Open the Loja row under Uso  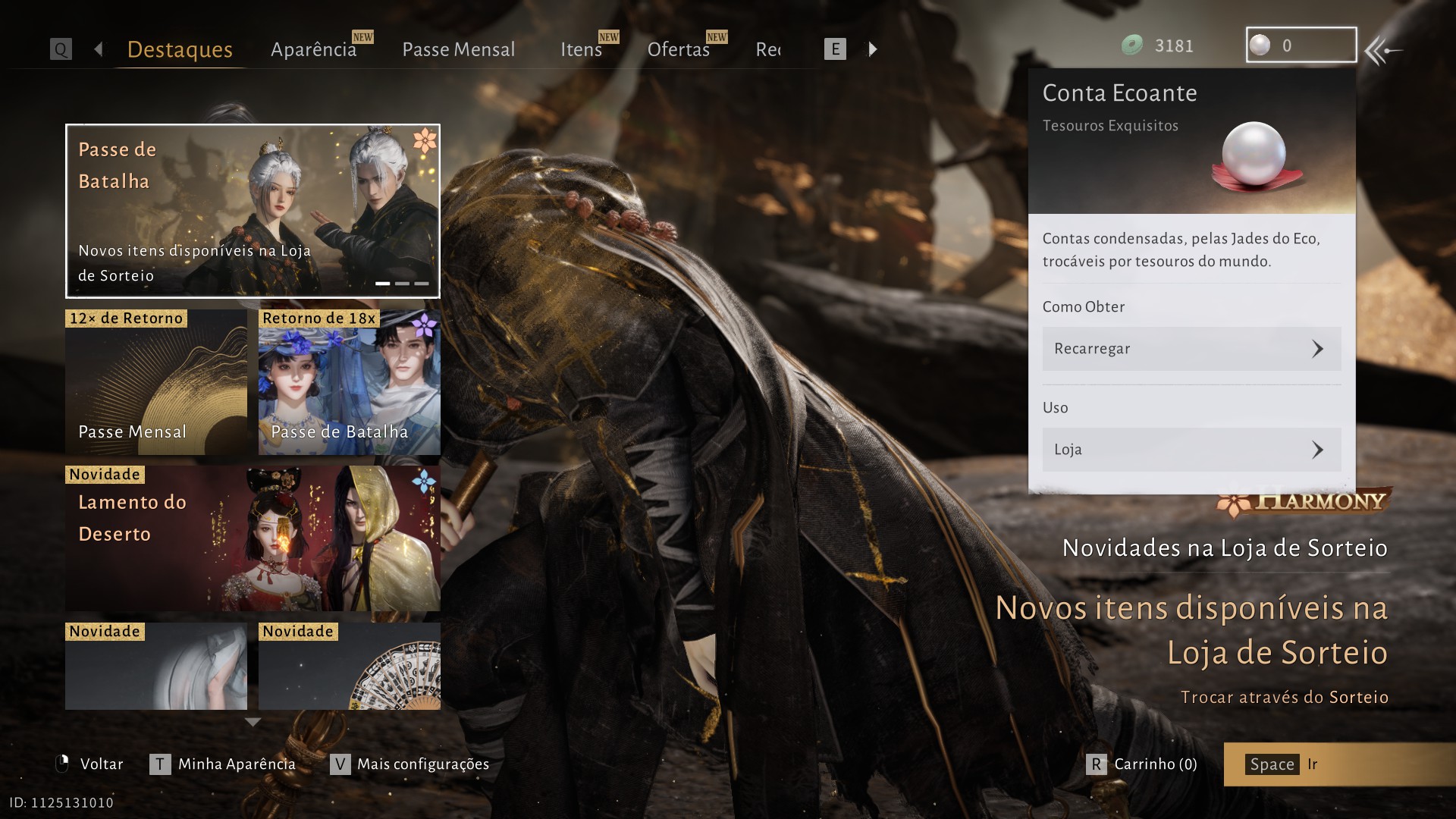pos(1191,450)
